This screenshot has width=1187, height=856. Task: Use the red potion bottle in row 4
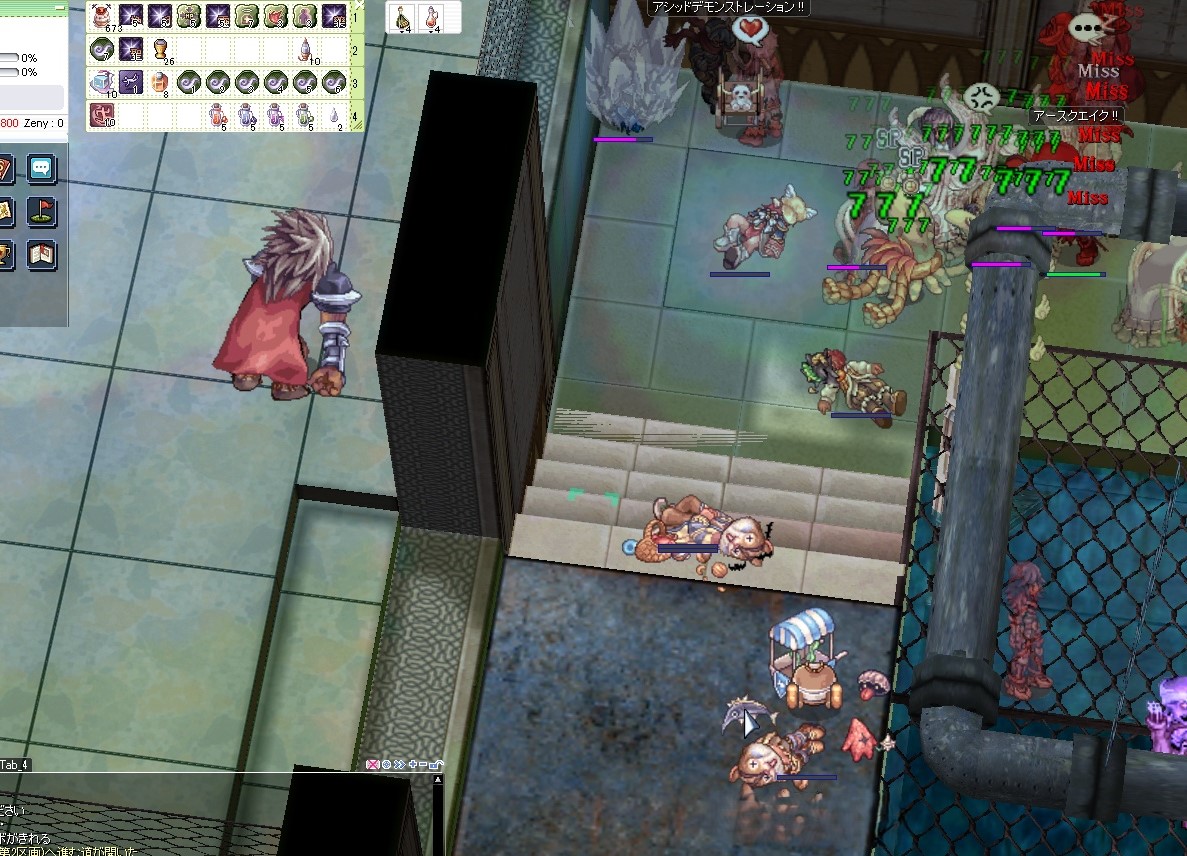(x=218, y=116)
